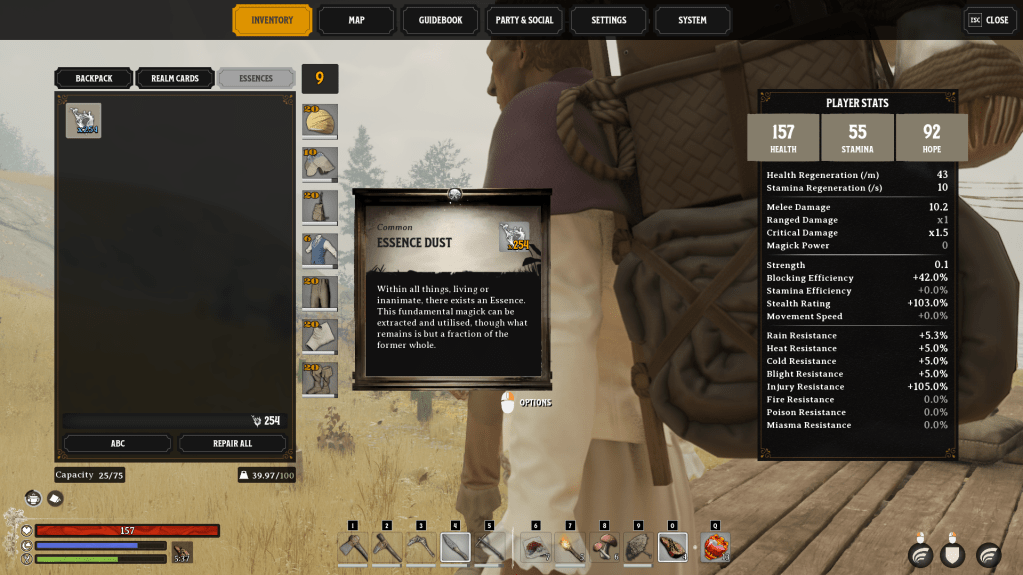Select the mushroom hotbar slot
Screen dimensions: 1023x575
pyautogui.click(x=604, y=547)
